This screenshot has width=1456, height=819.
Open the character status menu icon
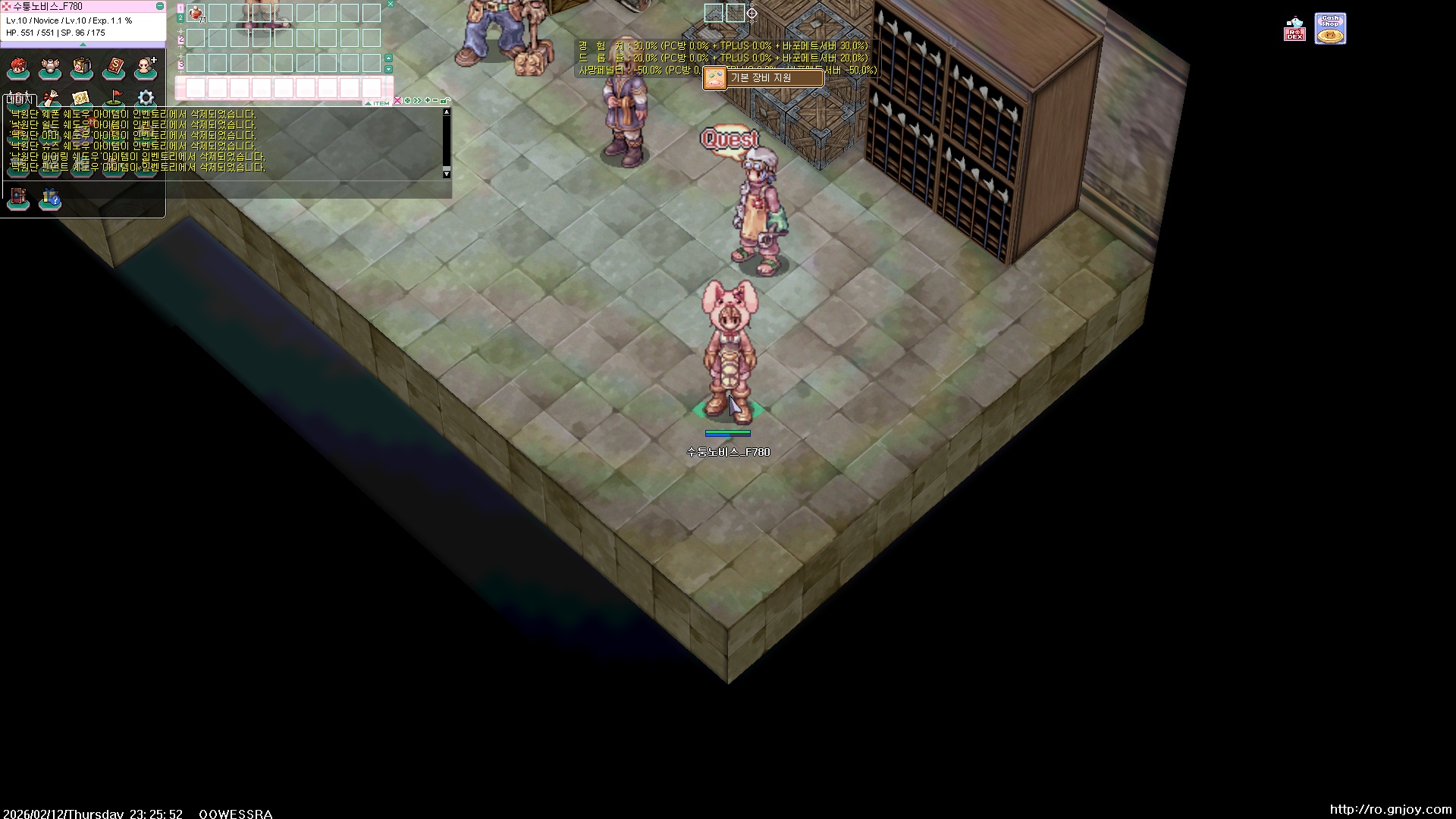click(x=18, y=68)
